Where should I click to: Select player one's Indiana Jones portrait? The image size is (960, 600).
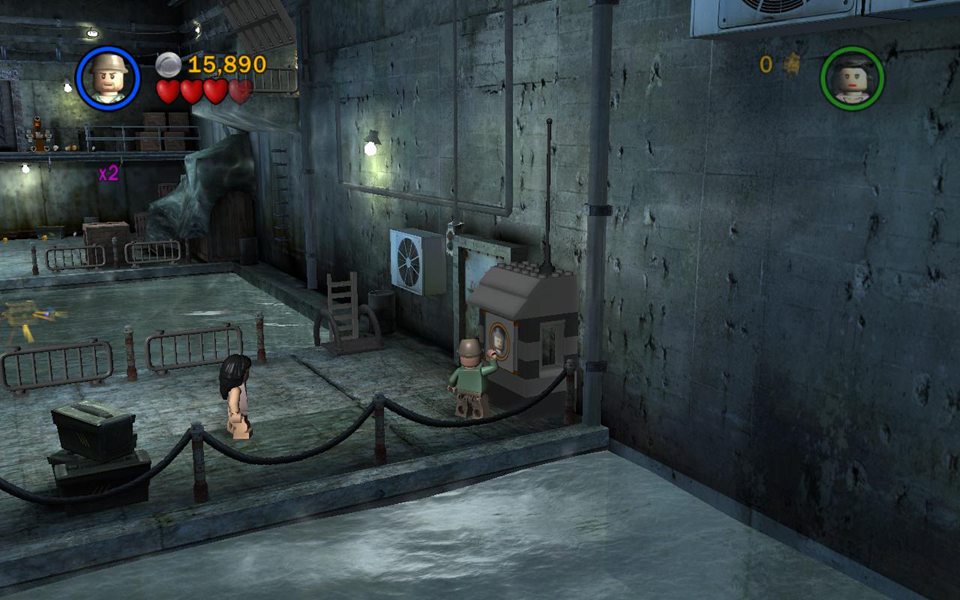point(107,77)
